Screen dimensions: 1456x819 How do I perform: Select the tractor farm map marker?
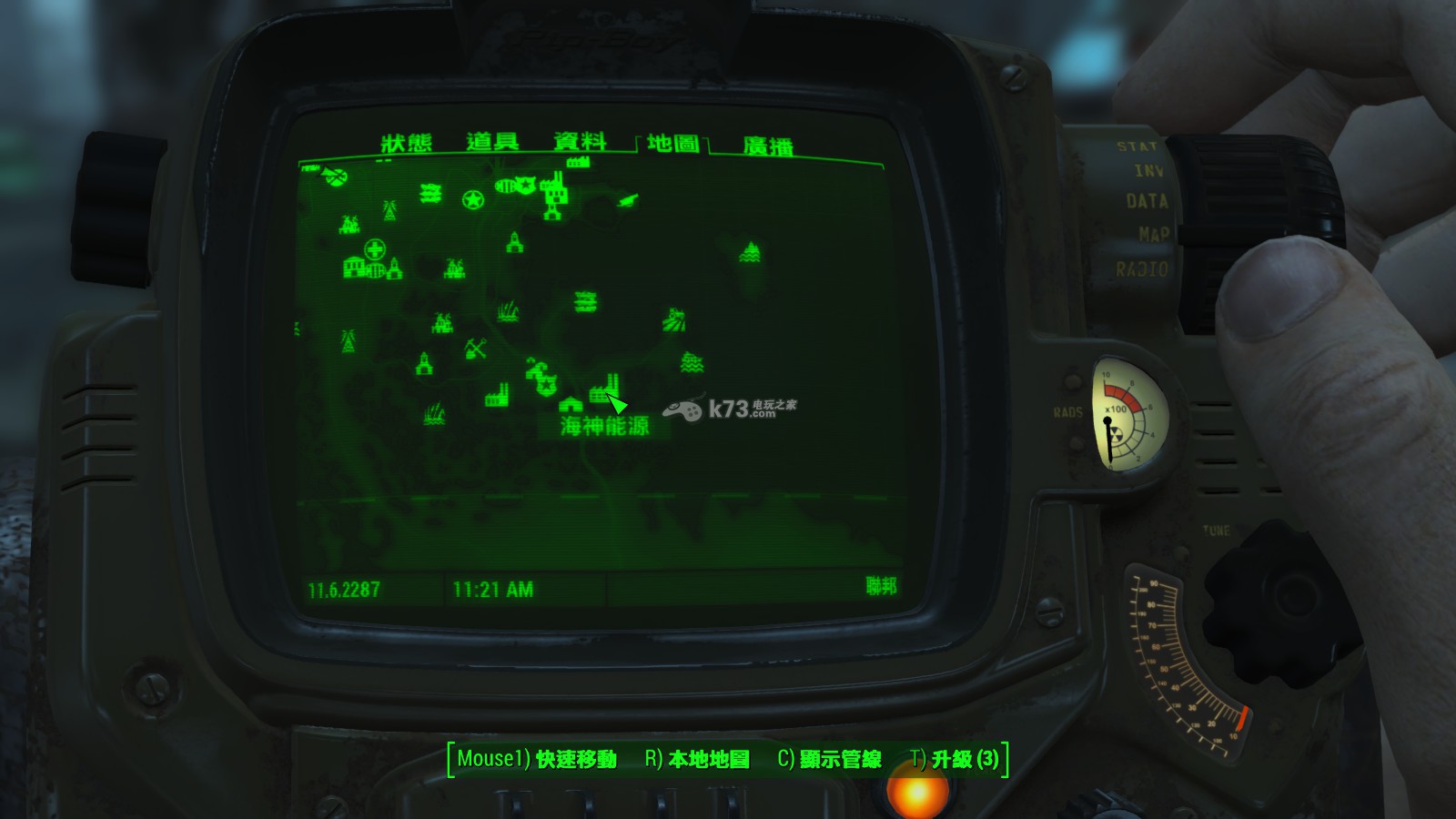click(x=673, y=319)
